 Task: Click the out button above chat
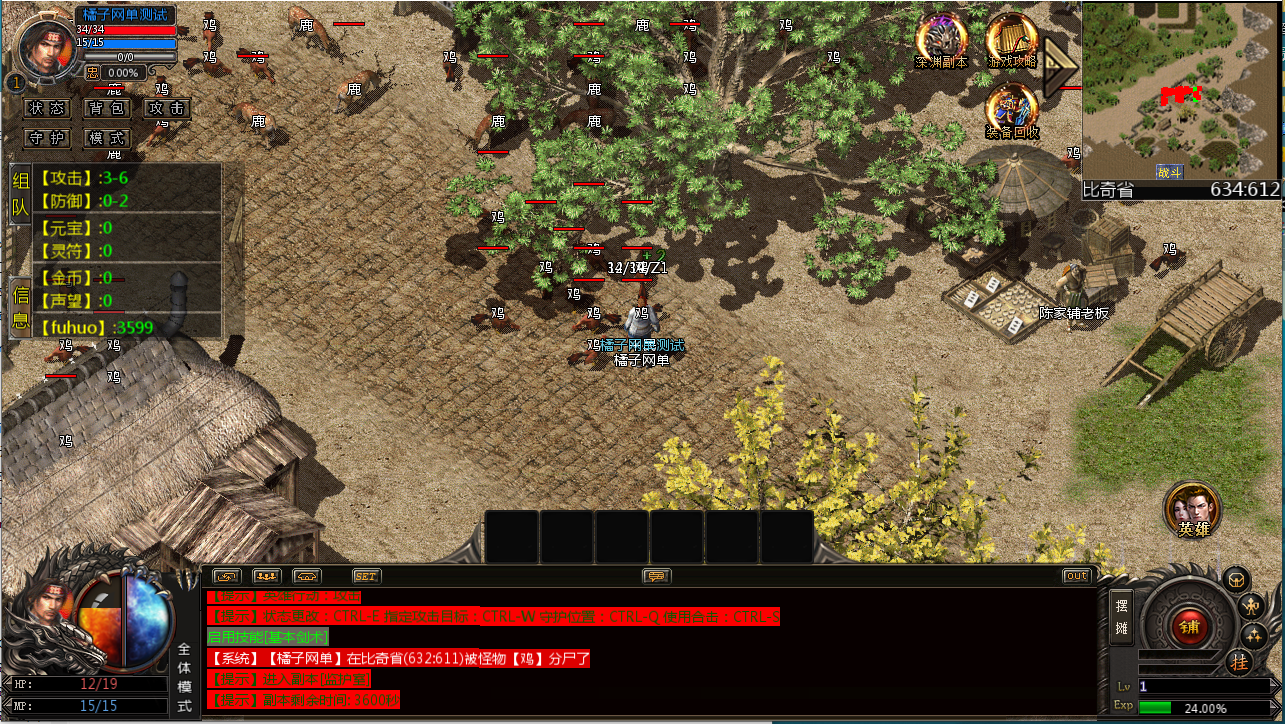(1076, 576)
